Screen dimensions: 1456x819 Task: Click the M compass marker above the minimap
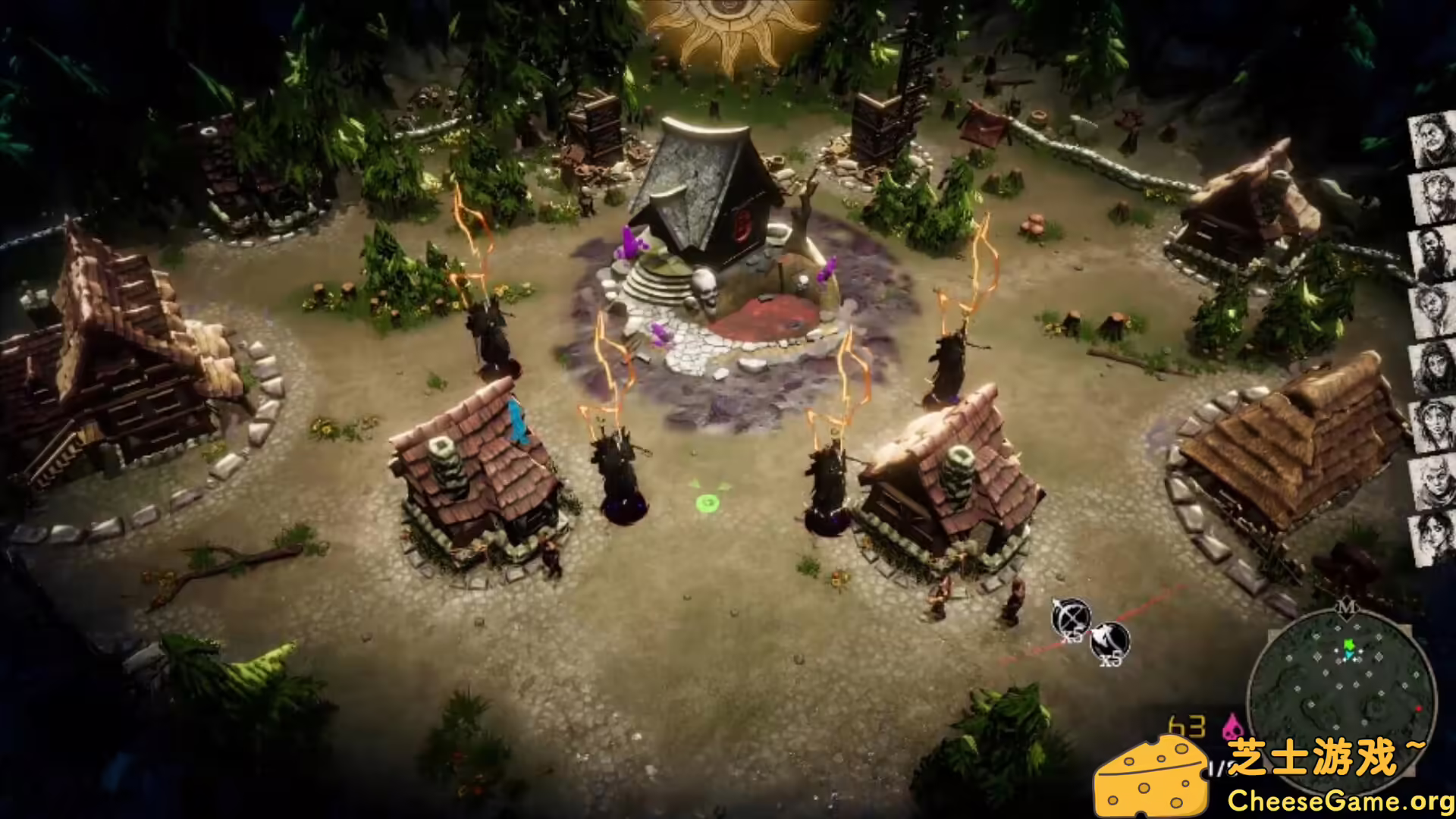click(x=1347, y=607)
